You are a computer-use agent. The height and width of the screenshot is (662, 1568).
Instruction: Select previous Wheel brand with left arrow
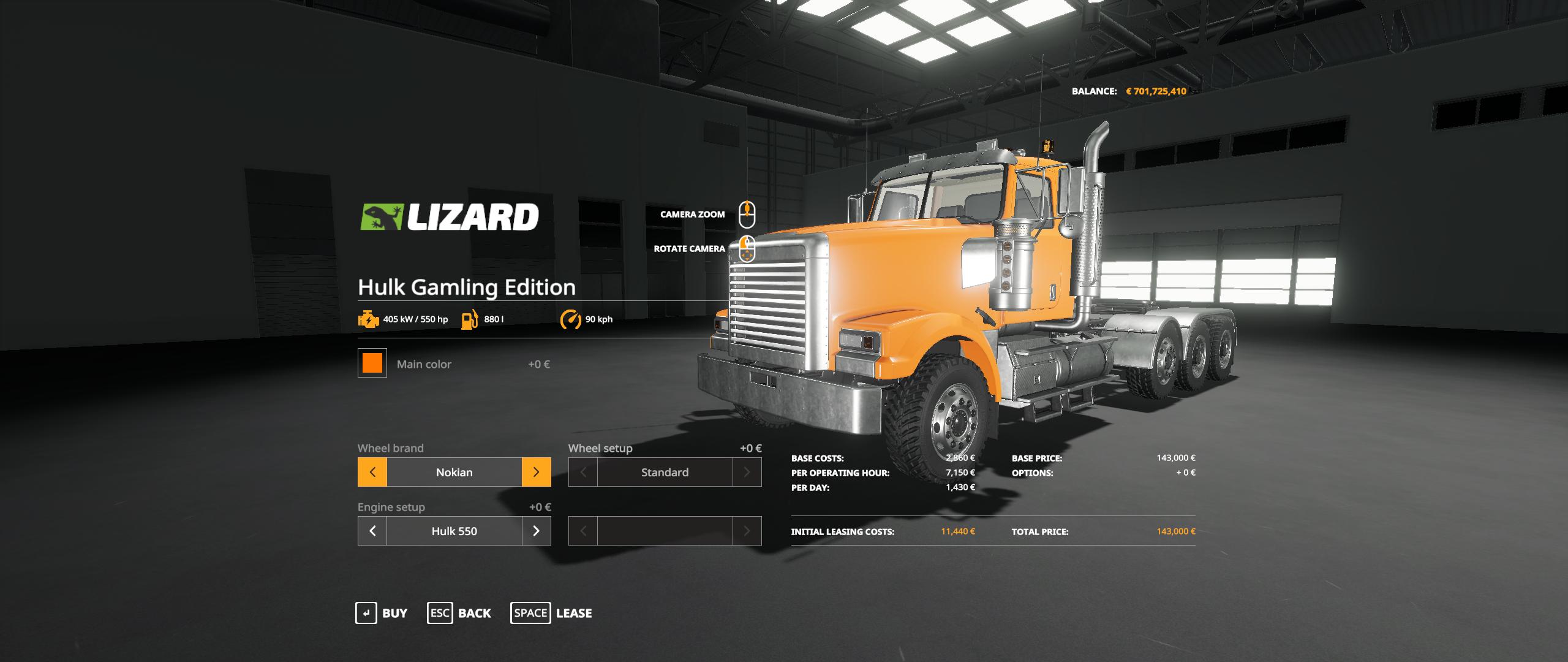(x=372, y=472)
